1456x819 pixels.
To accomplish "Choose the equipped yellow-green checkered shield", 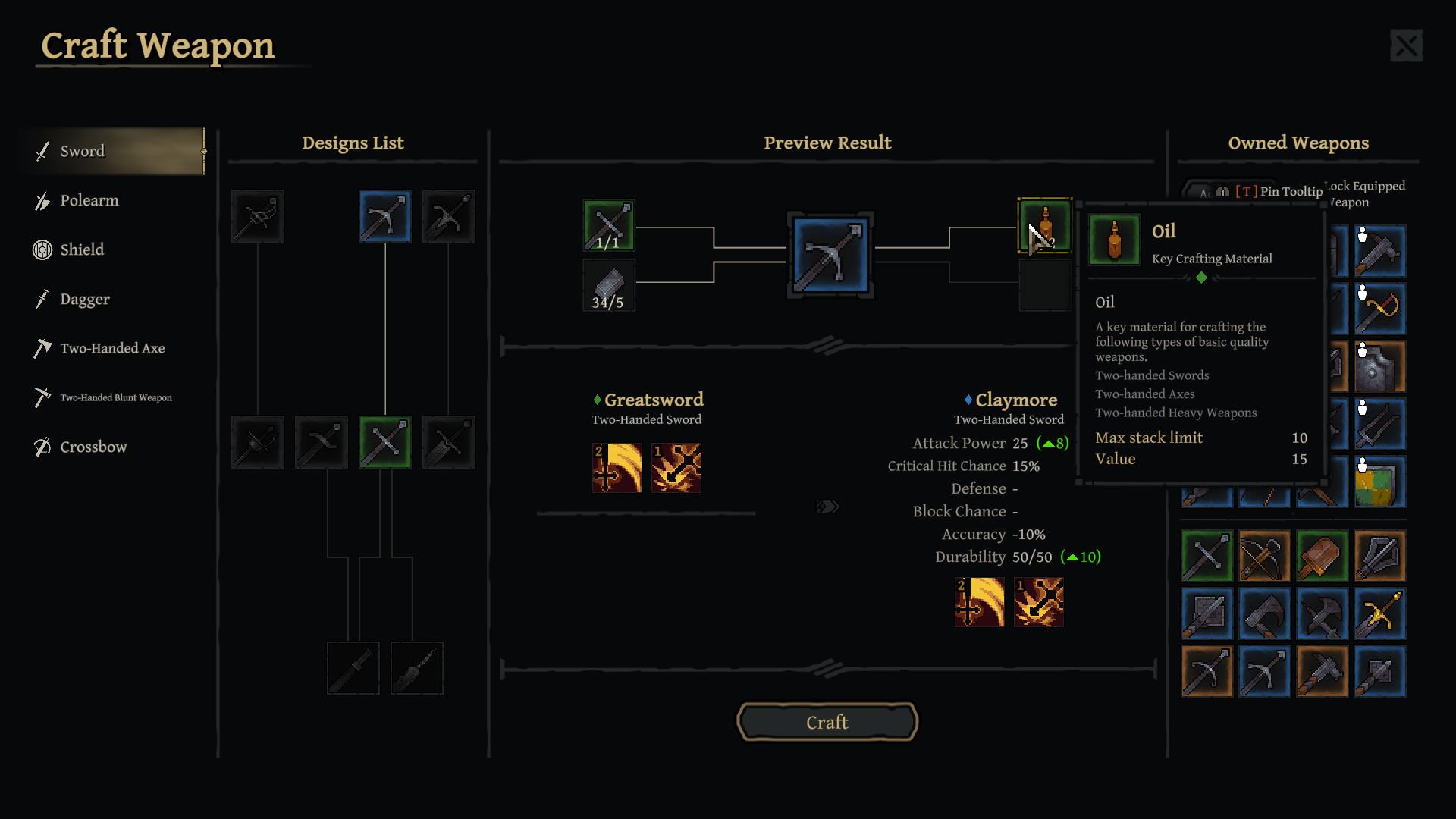I will pyautogui.click(x=1379, y=482).
